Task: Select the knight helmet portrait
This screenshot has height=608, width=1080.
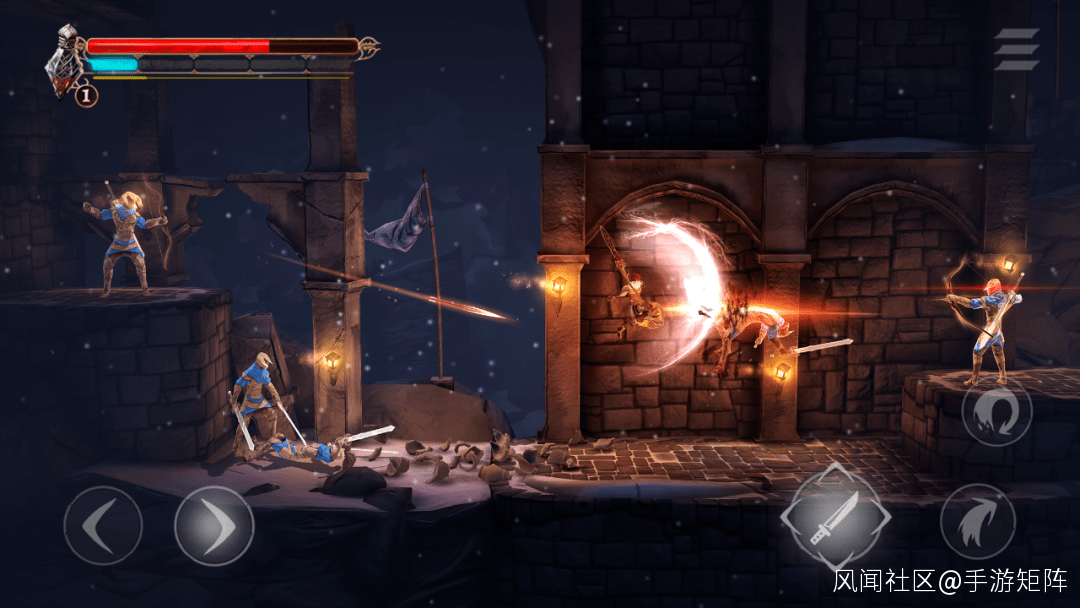Action: [x=67, y=58]
